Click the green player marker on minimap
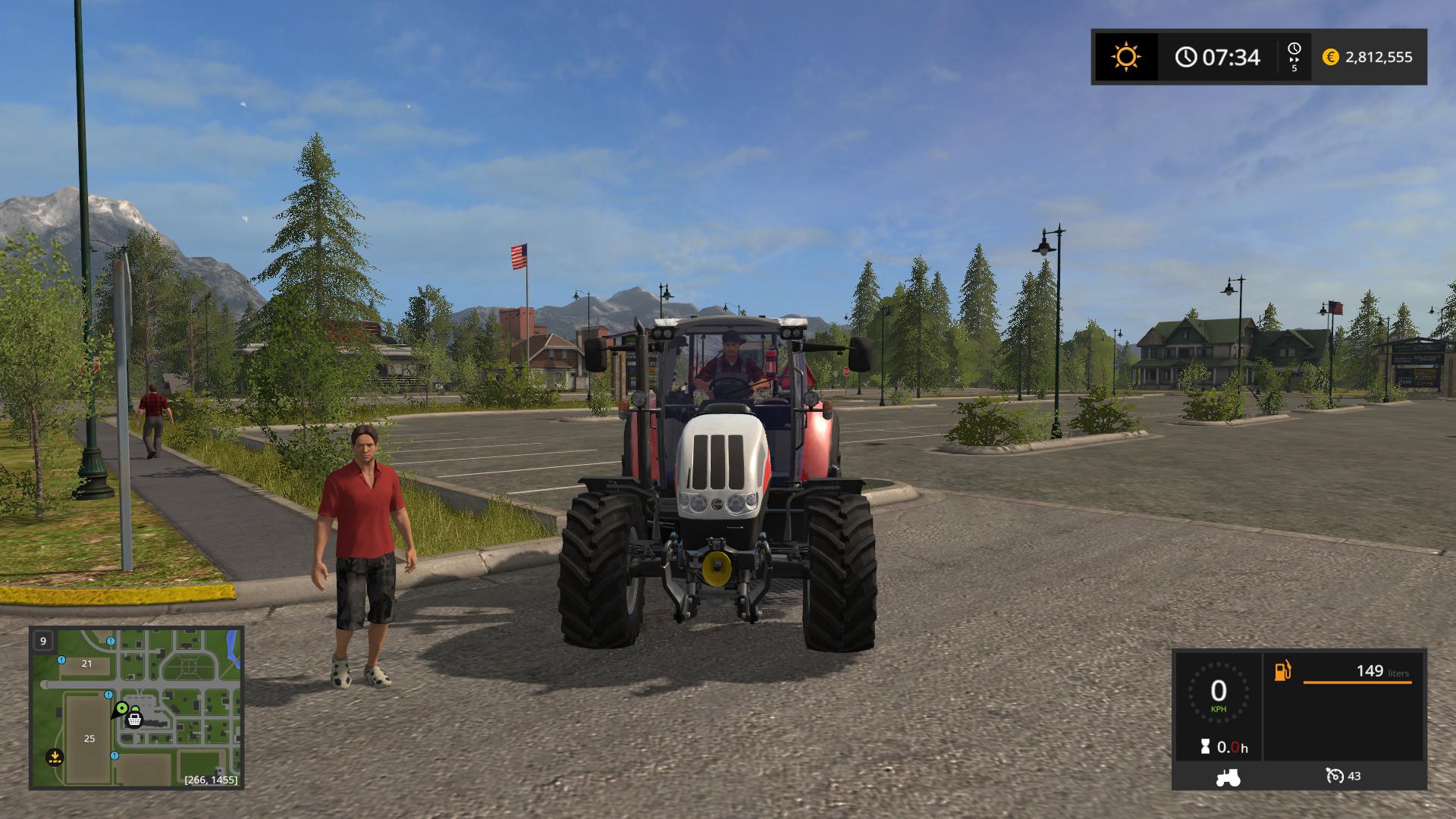The width and height of the screenshot is (1456, 819). coord(121,708)
